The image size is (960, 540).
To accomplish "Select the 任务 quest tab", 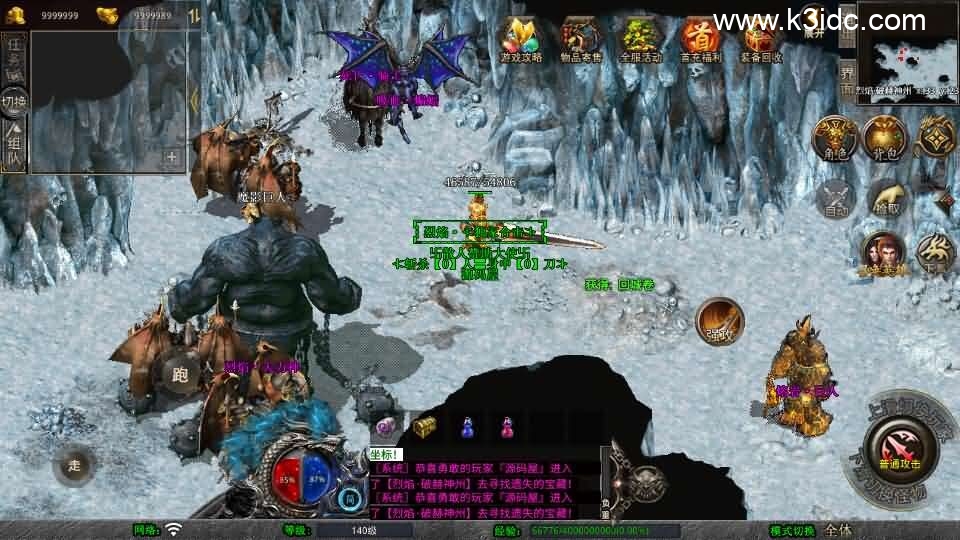I will (14, 56).
